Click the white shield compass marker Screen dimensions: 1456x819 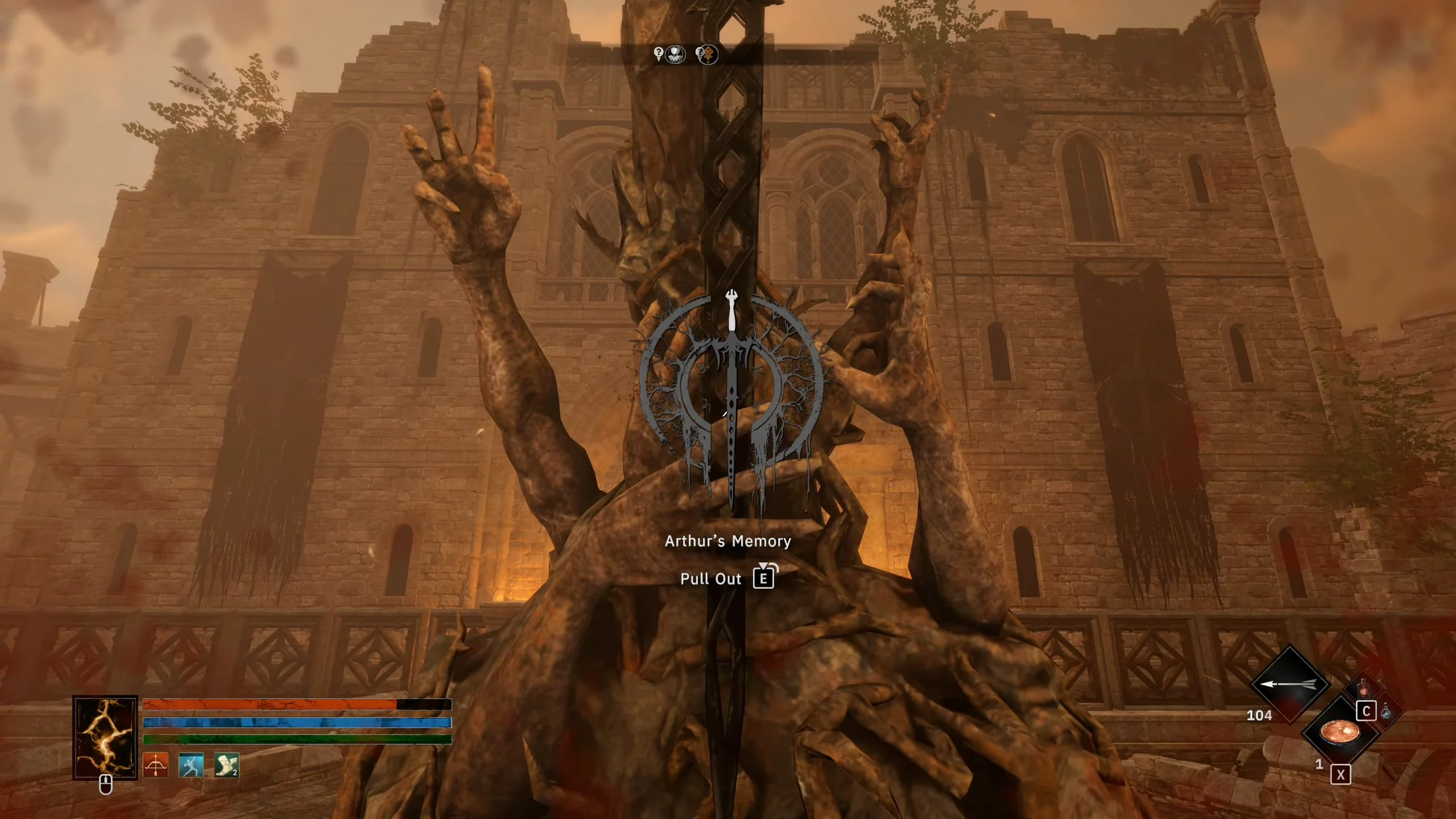pos(675,55)
